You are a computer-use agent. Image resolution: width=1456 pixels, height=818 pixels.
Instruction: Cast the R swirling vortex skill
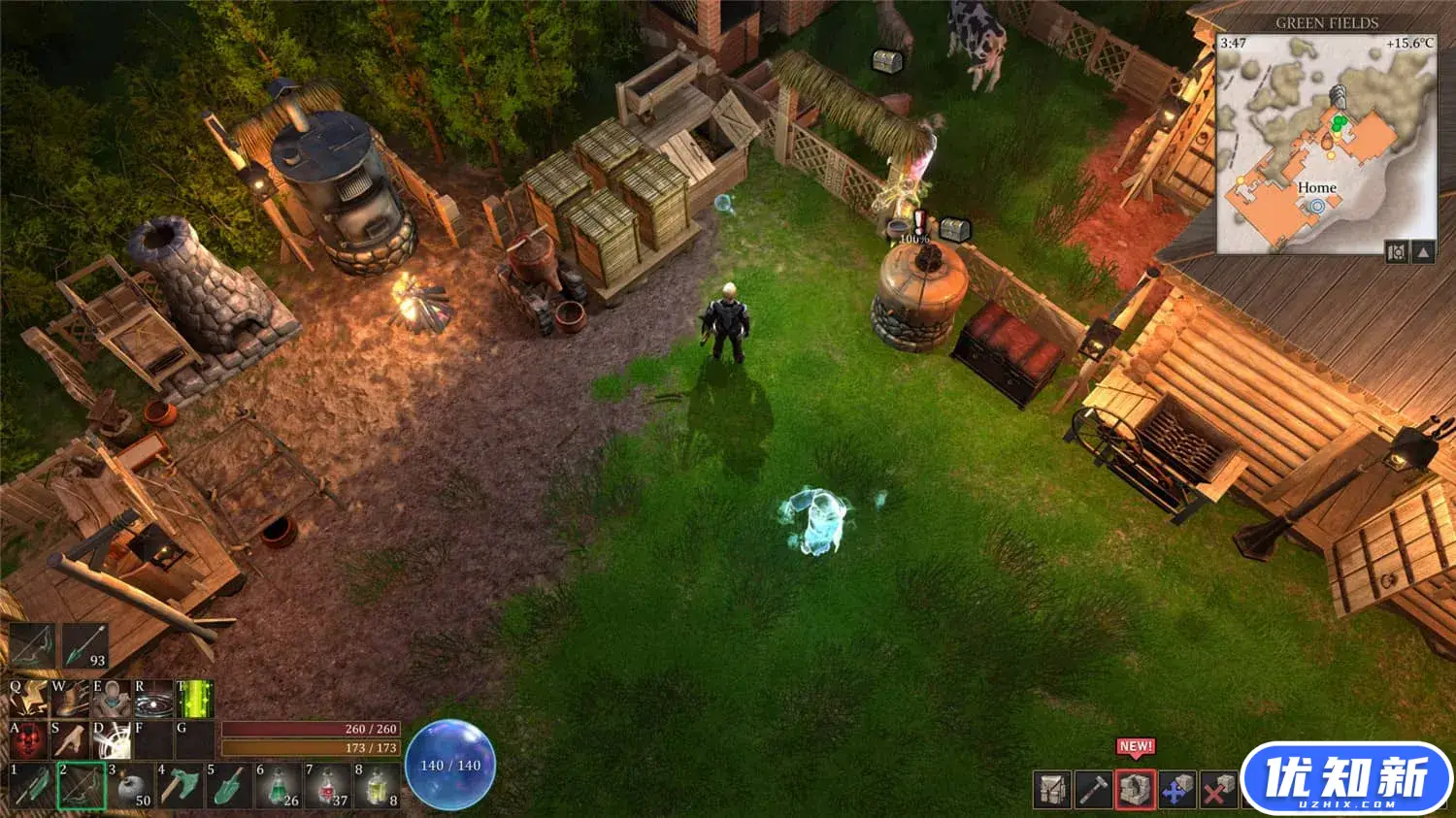(153, 698)
